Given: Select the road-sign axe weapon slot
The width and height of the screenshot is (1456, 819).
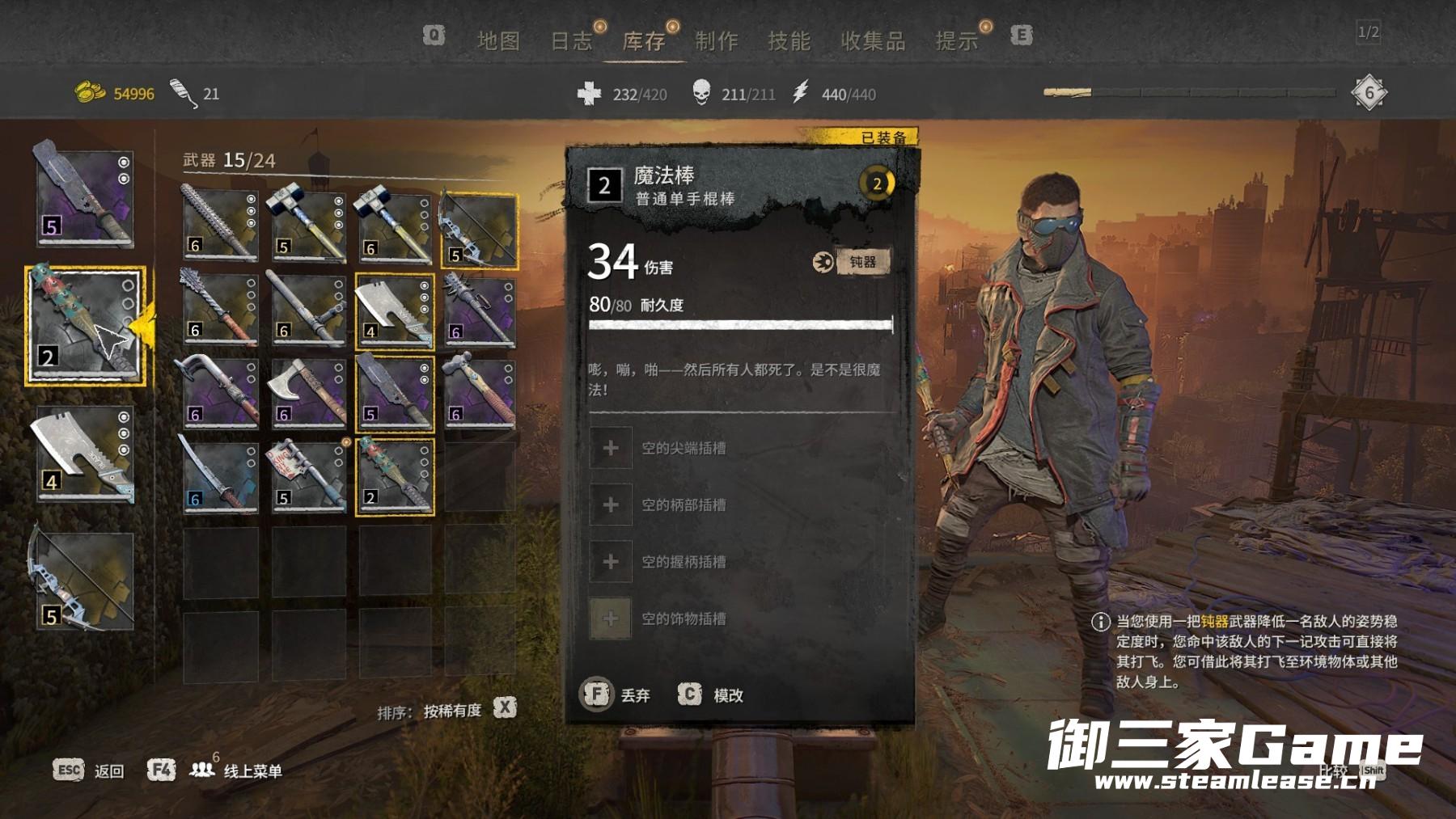Looking at the screenshot, I should [x=308, y=476].
